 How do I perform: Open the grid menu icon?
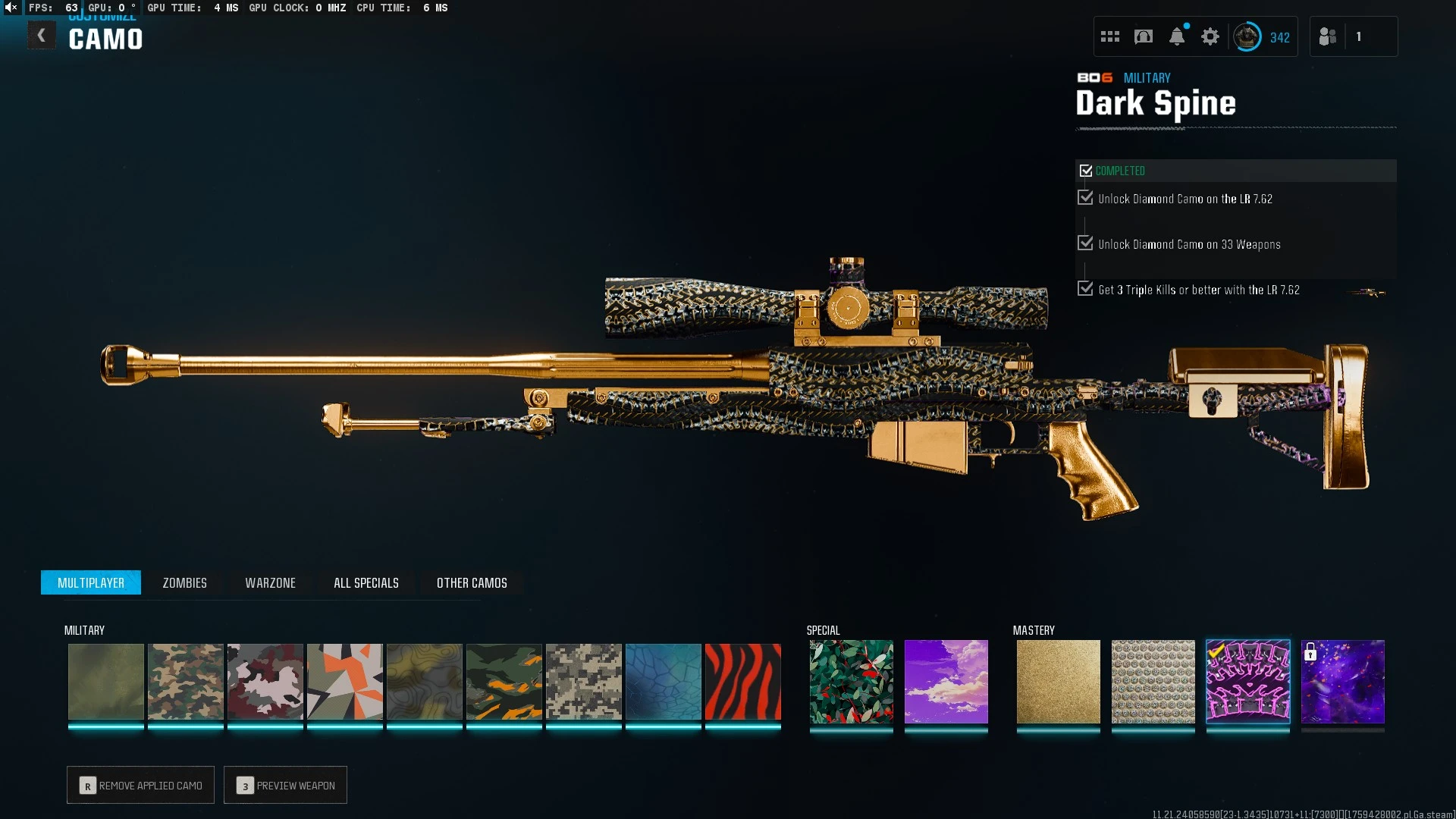(x=1110, y=36)
